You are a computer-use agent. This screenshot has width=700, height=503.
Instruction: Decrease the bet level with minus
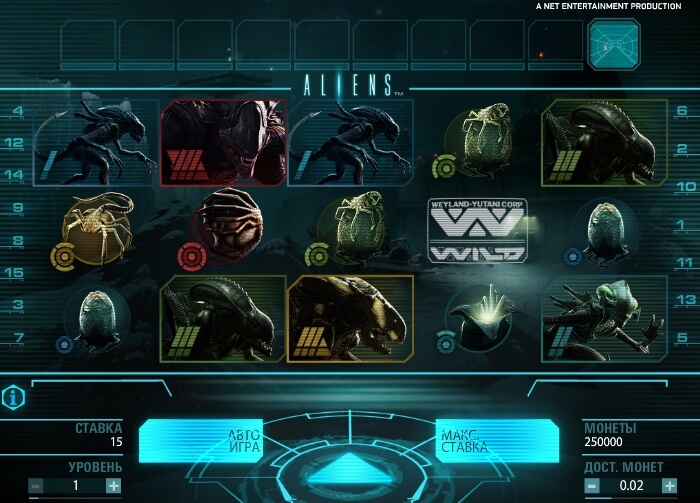(x=36, y=486)
